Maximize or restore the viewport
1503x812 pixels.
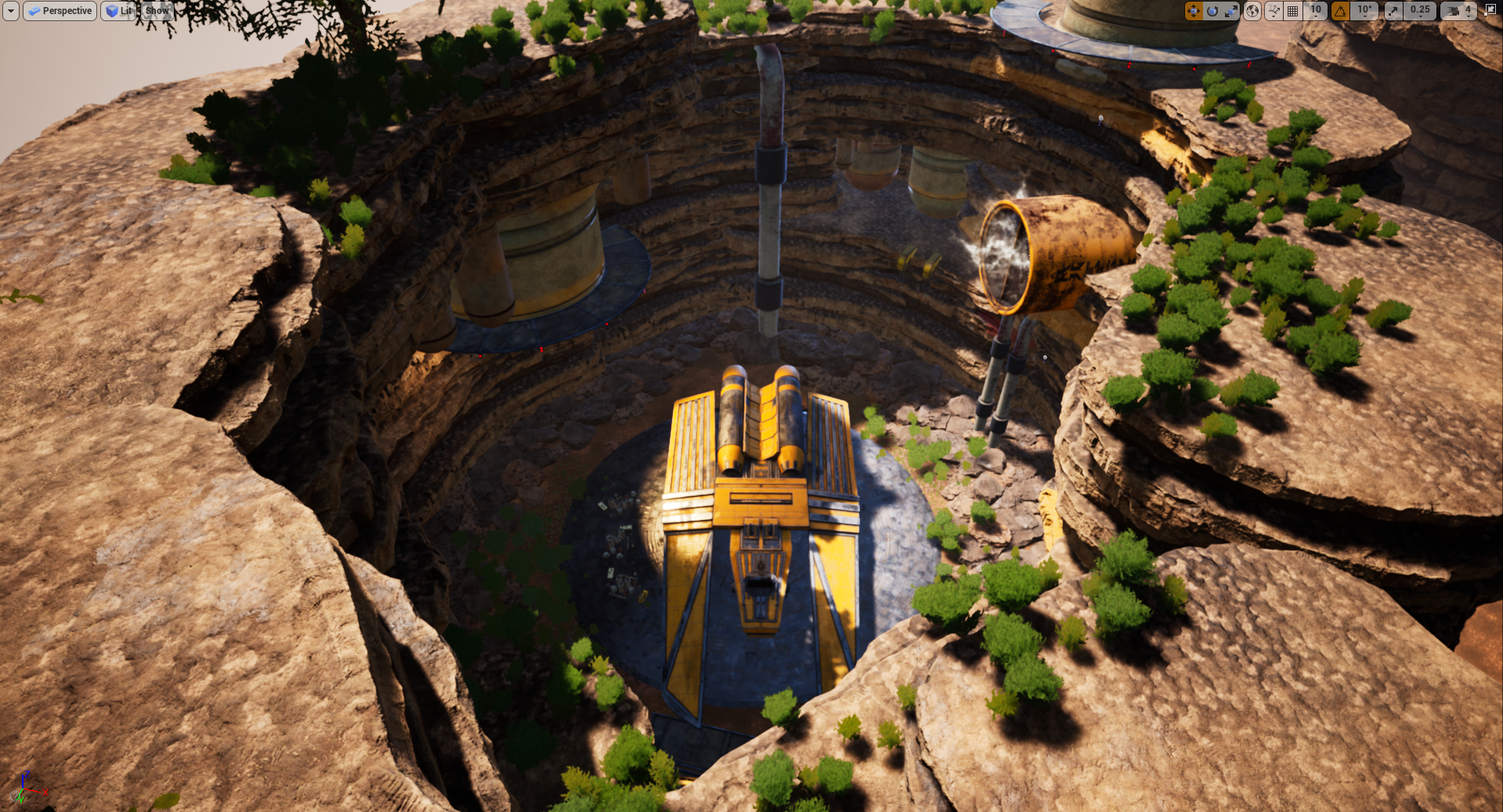coord(1490,11)
